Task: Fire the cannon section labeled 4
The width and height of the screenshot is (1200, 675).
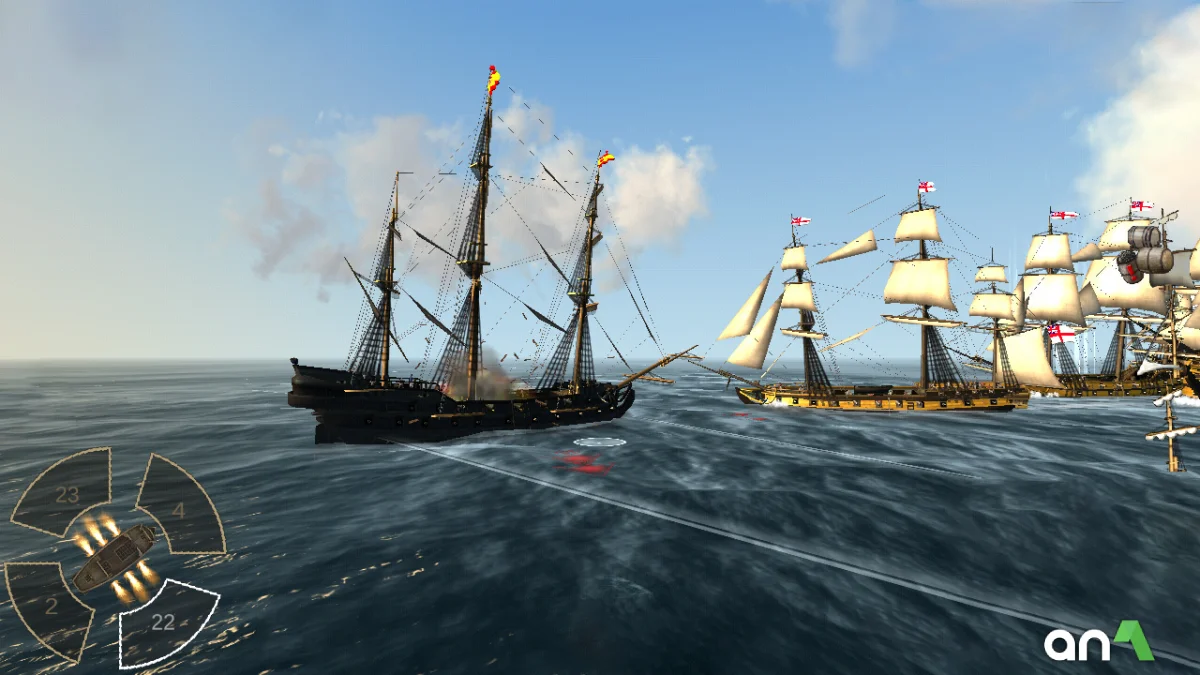Action: pyautogui.click(x=181, y=506)
